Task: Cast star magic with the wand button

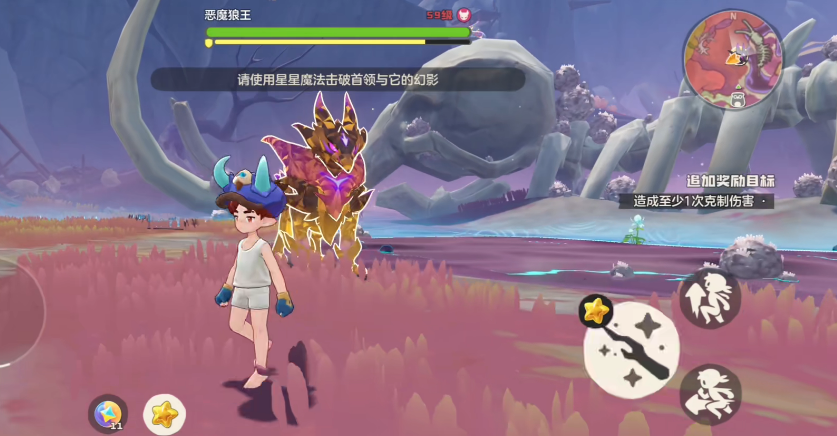Action: point(632,350)
